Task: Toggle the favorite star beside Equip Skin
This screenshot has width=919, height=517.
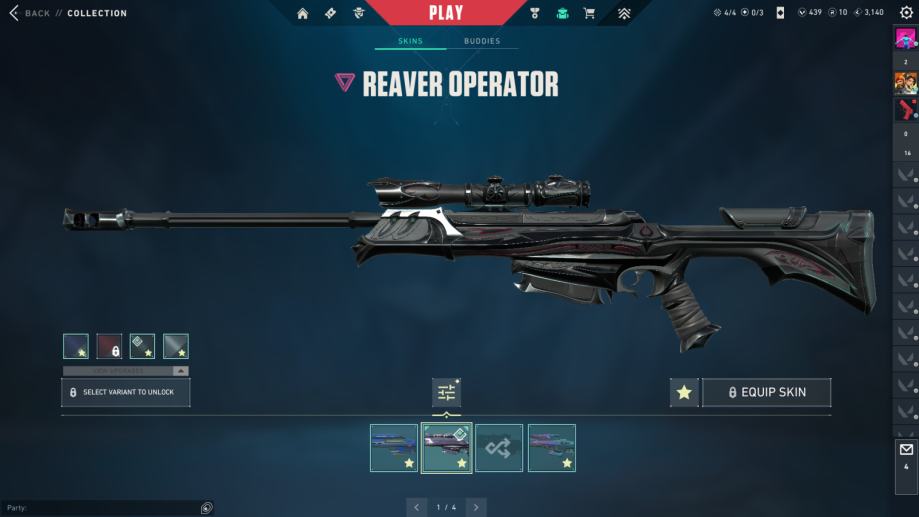Action: click(x=684, y=392)
